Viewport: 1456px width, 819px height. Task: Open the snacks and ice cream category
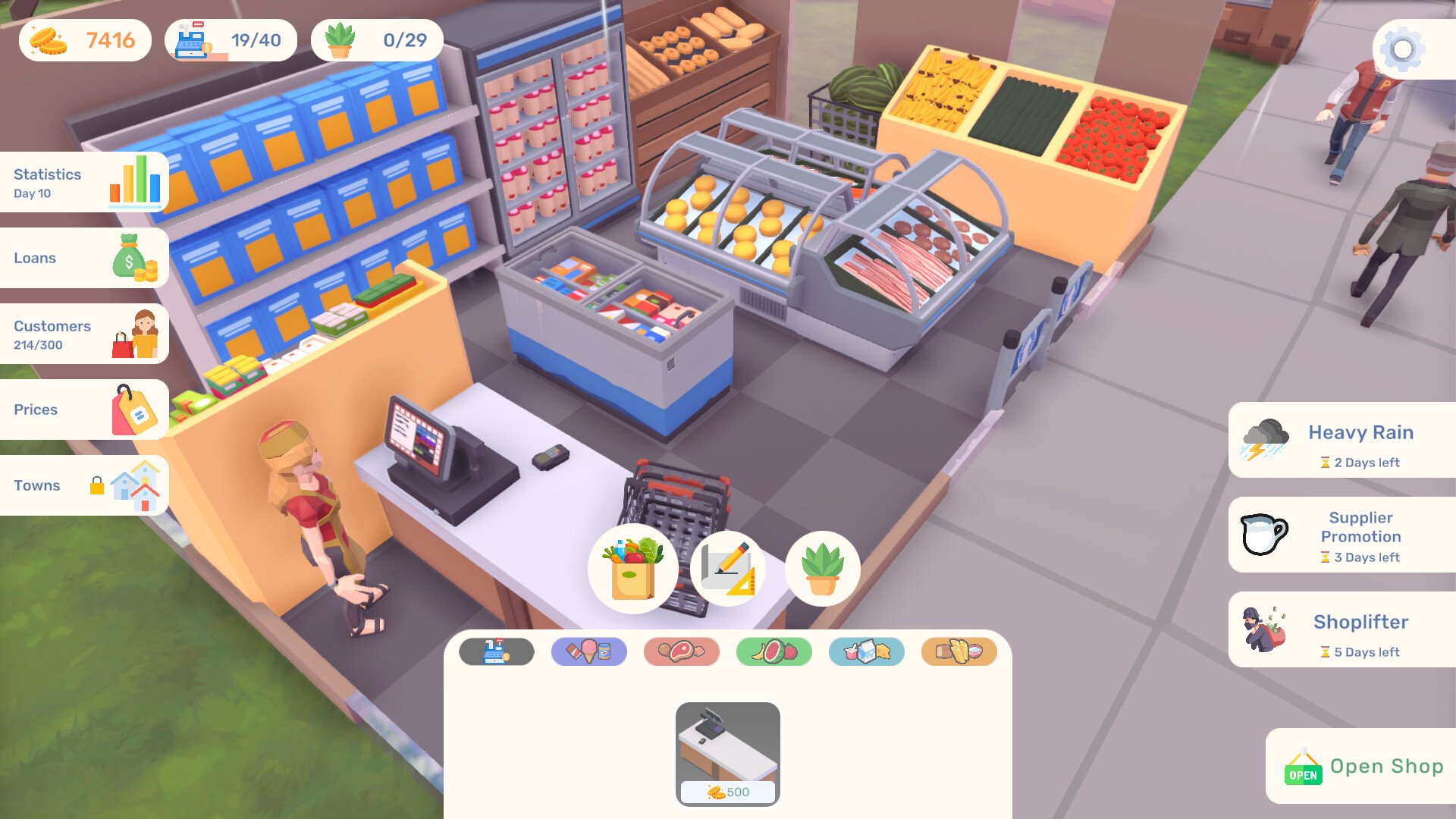click(x=589, y=651)
